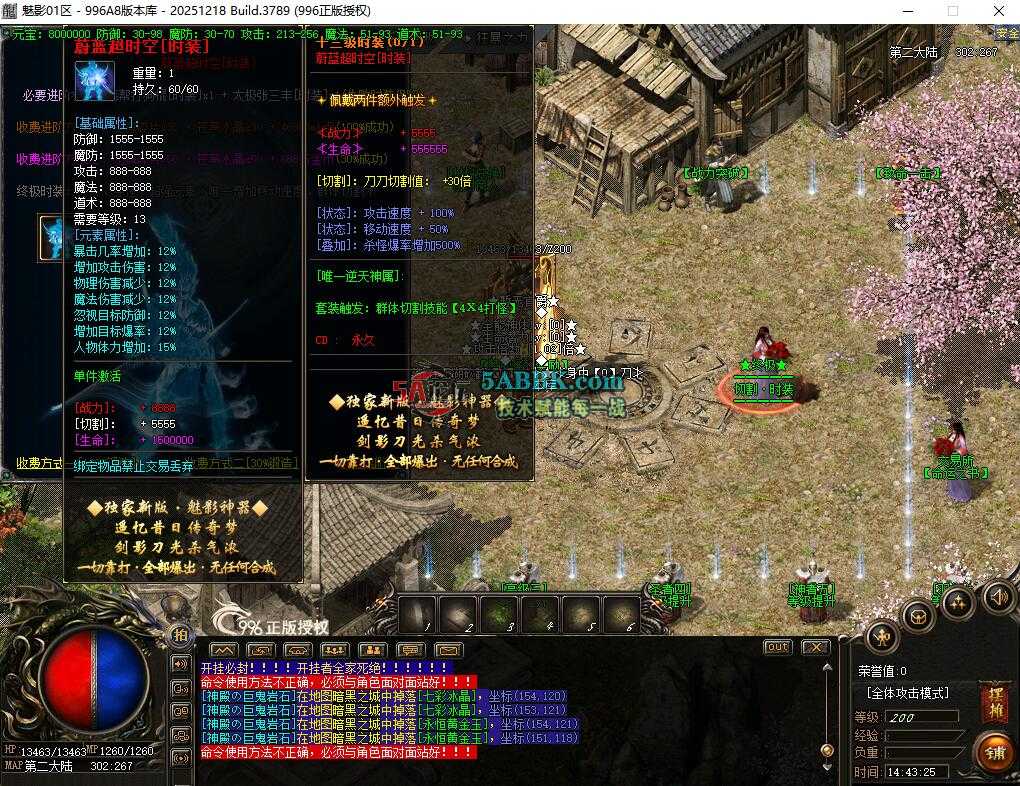Open the round 铺 shop button

pos(995,749)
